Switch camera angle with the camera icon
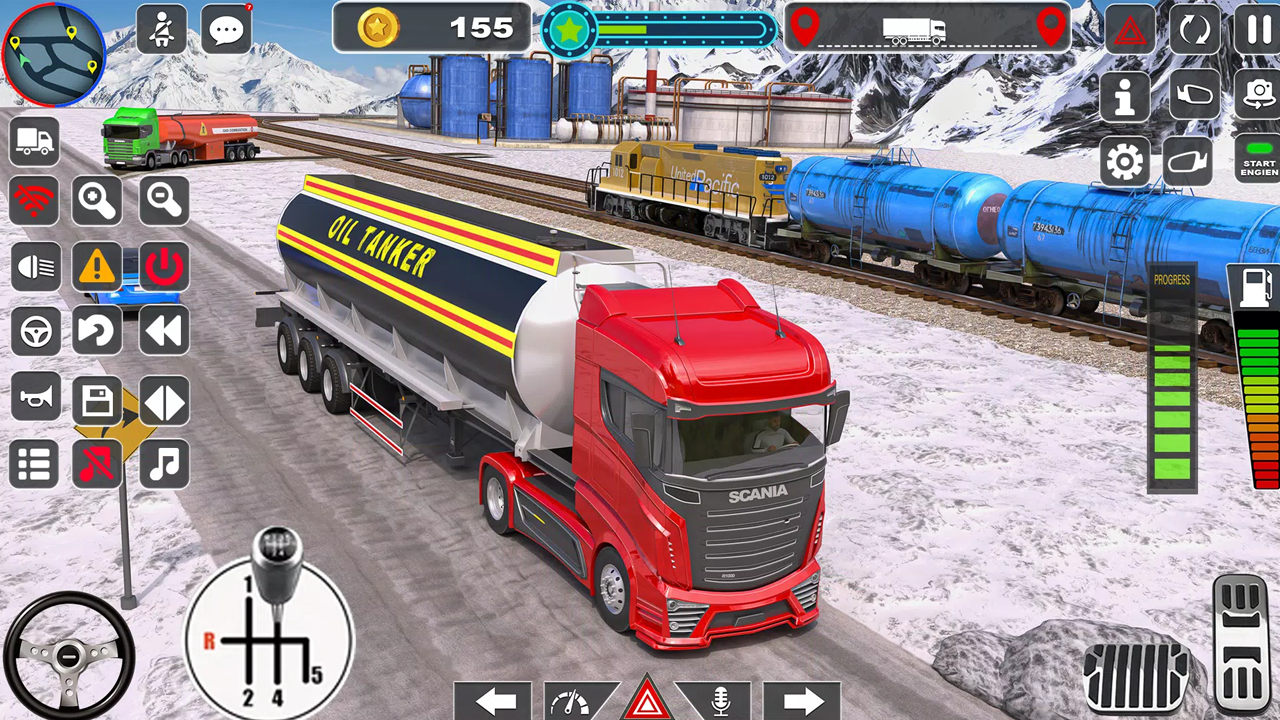The width and height of the screenshot is (1280, 720). (1257, 95)
